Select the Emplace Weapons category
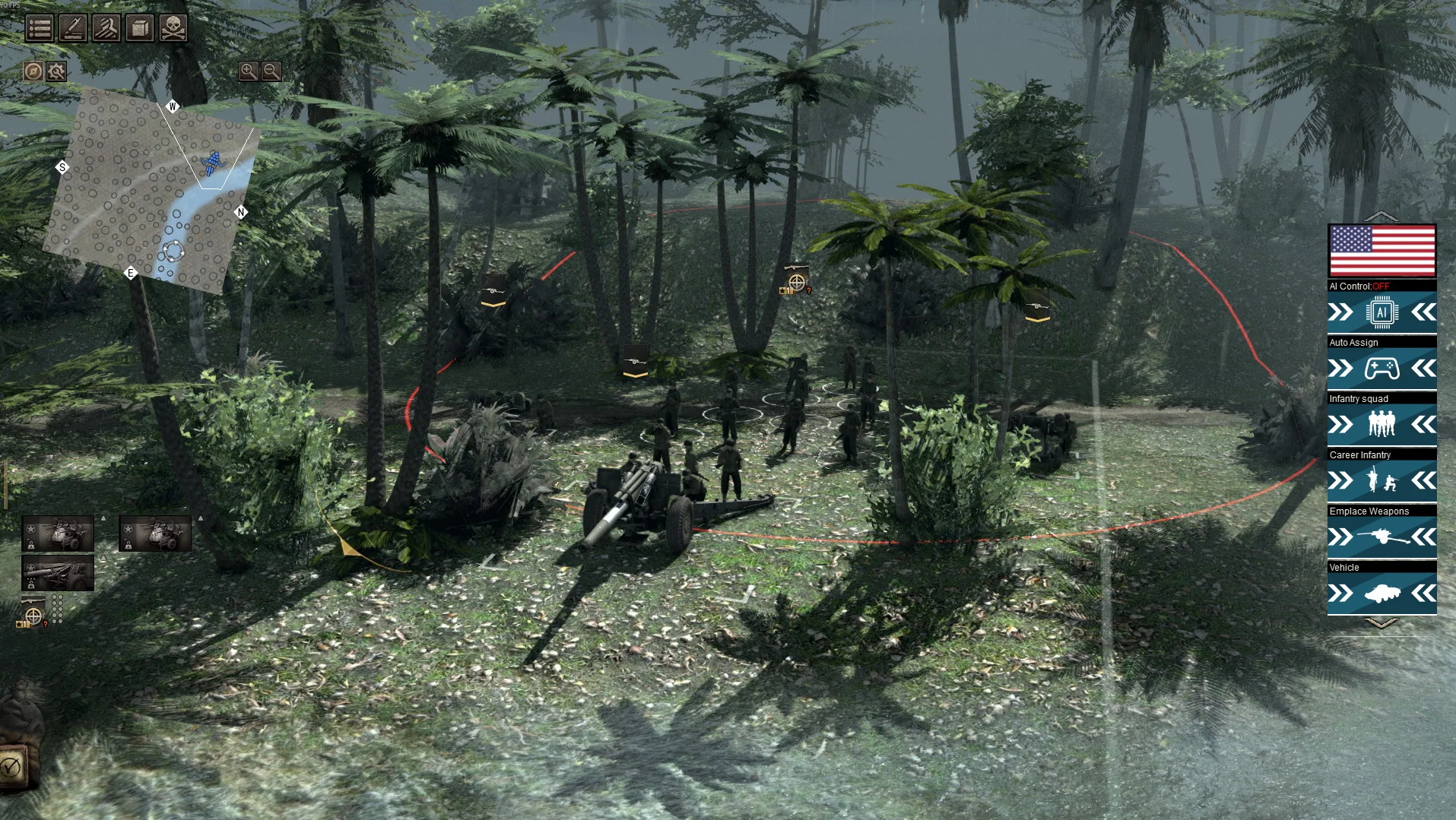 [x=1381, y=537]
